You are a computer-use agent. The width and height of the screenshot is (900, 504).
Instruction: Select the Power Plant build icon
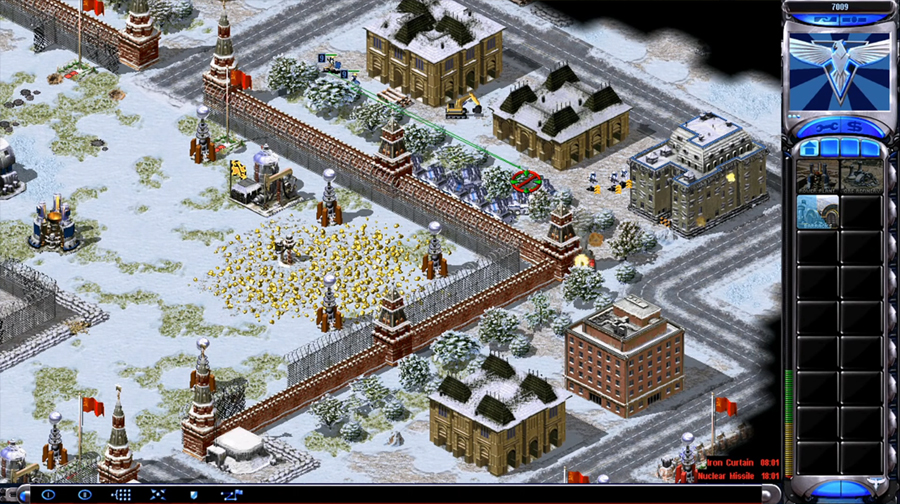coord(818,176)
